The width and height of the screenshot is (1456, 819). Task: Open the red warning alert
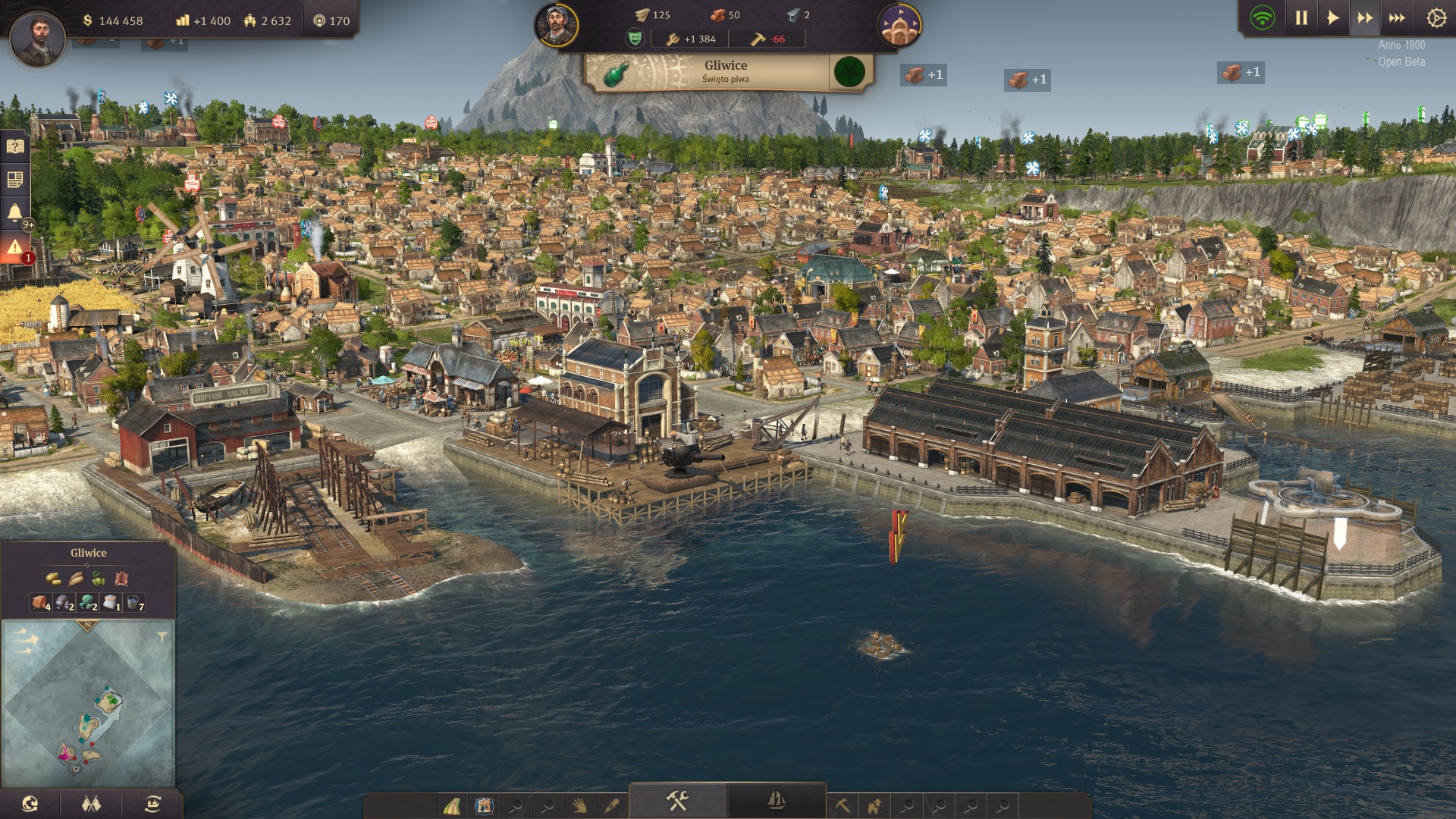coord(15,247)
